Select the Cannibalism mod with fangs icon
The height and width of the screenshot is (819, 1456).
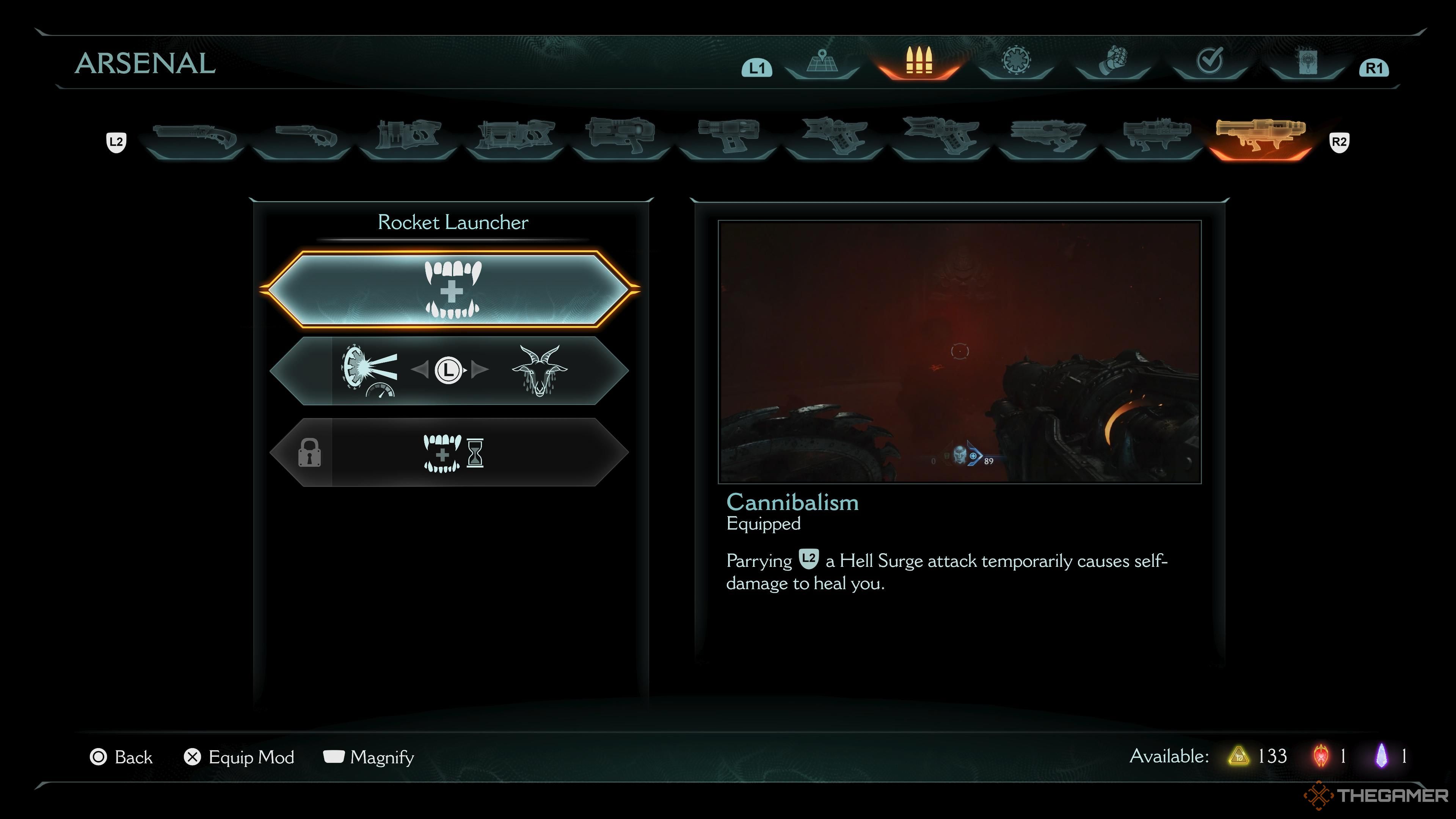coord(450,289)
